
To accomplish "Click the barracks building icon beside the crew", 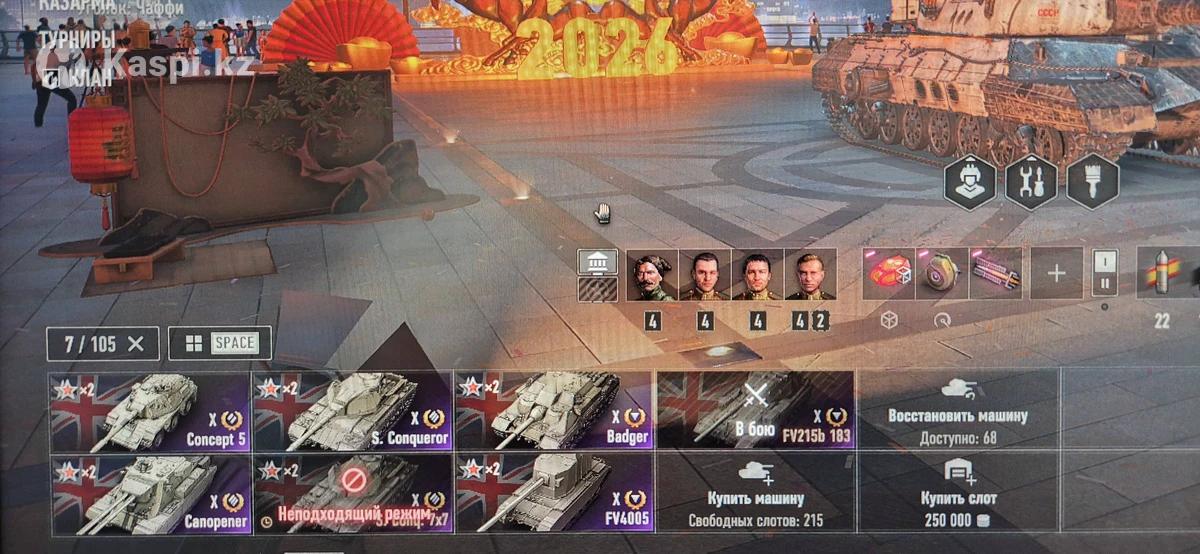I will tap(597, 262).
